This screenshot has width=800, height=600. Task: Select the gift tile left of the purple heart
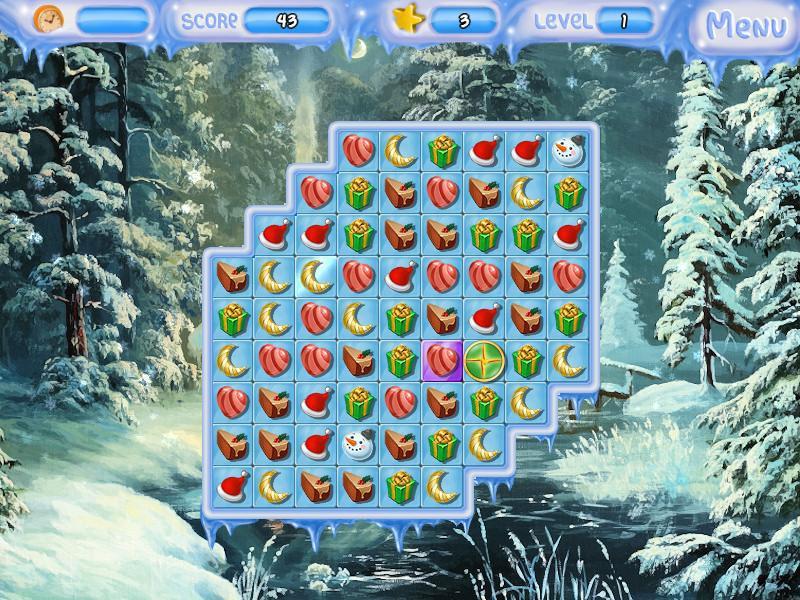pos(400,360)
